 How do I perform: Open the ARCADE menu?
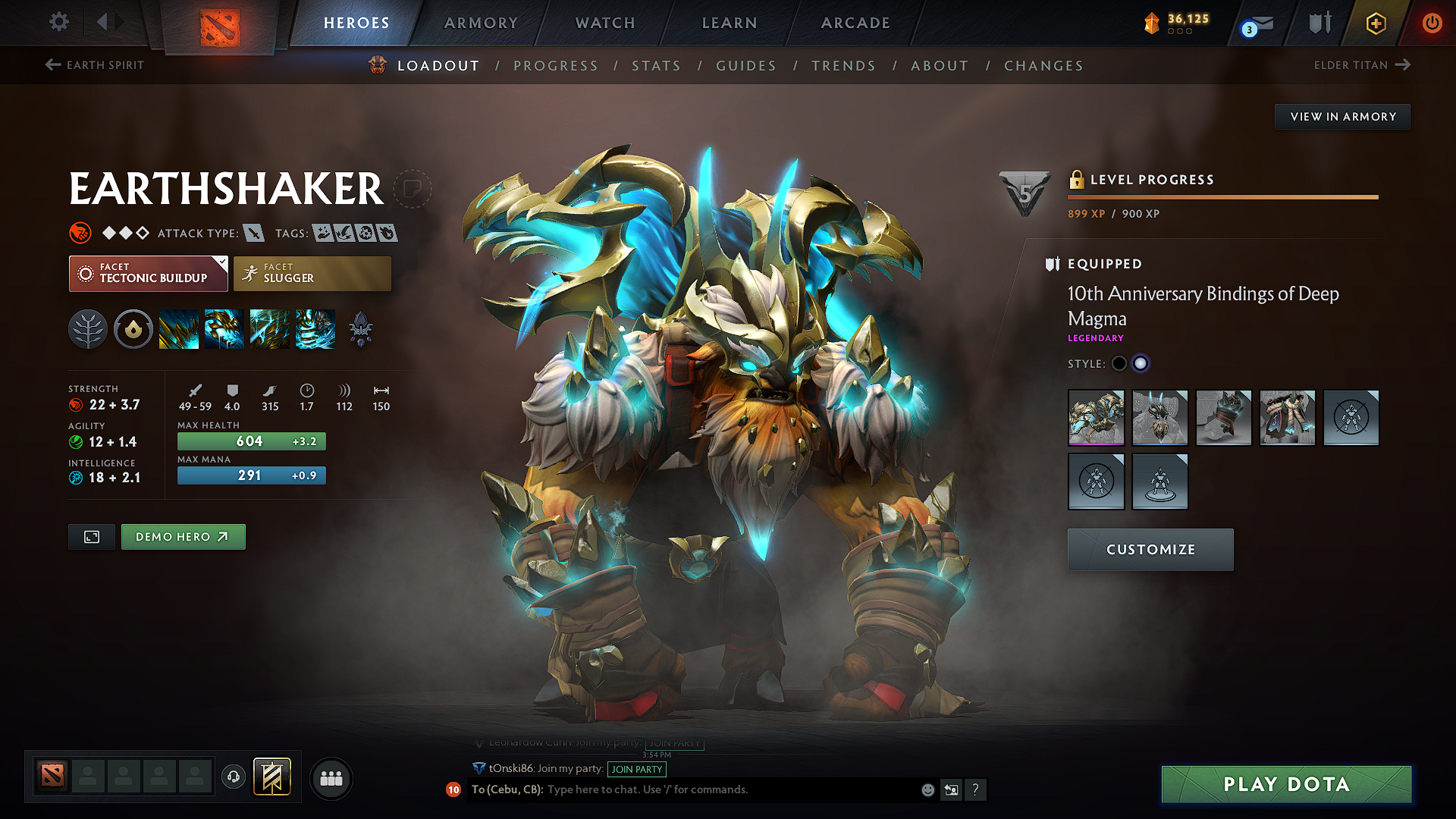point(855,23)
